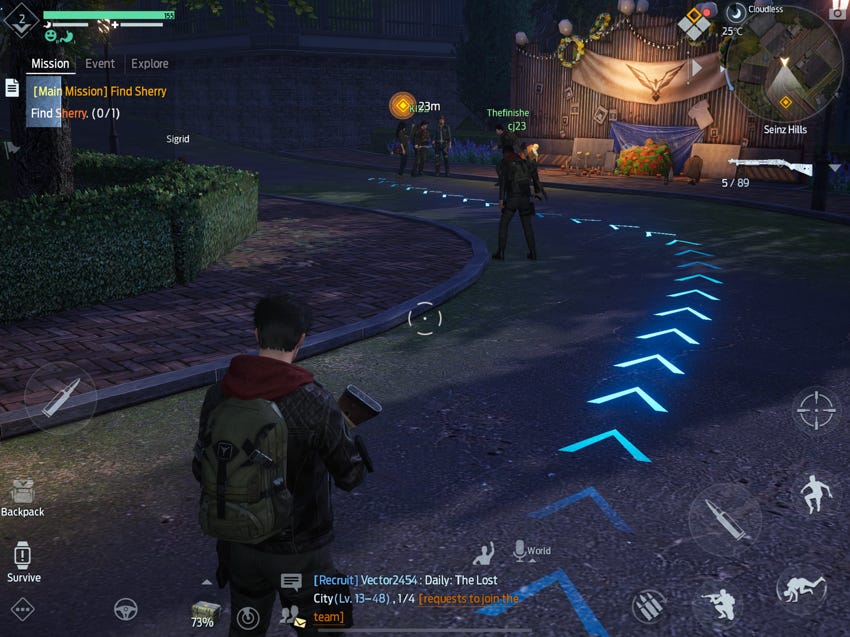This screenshot has height=637, width=850.
Task: Open the Event tab
Action: pyautogui.click(x=100, y=63)
